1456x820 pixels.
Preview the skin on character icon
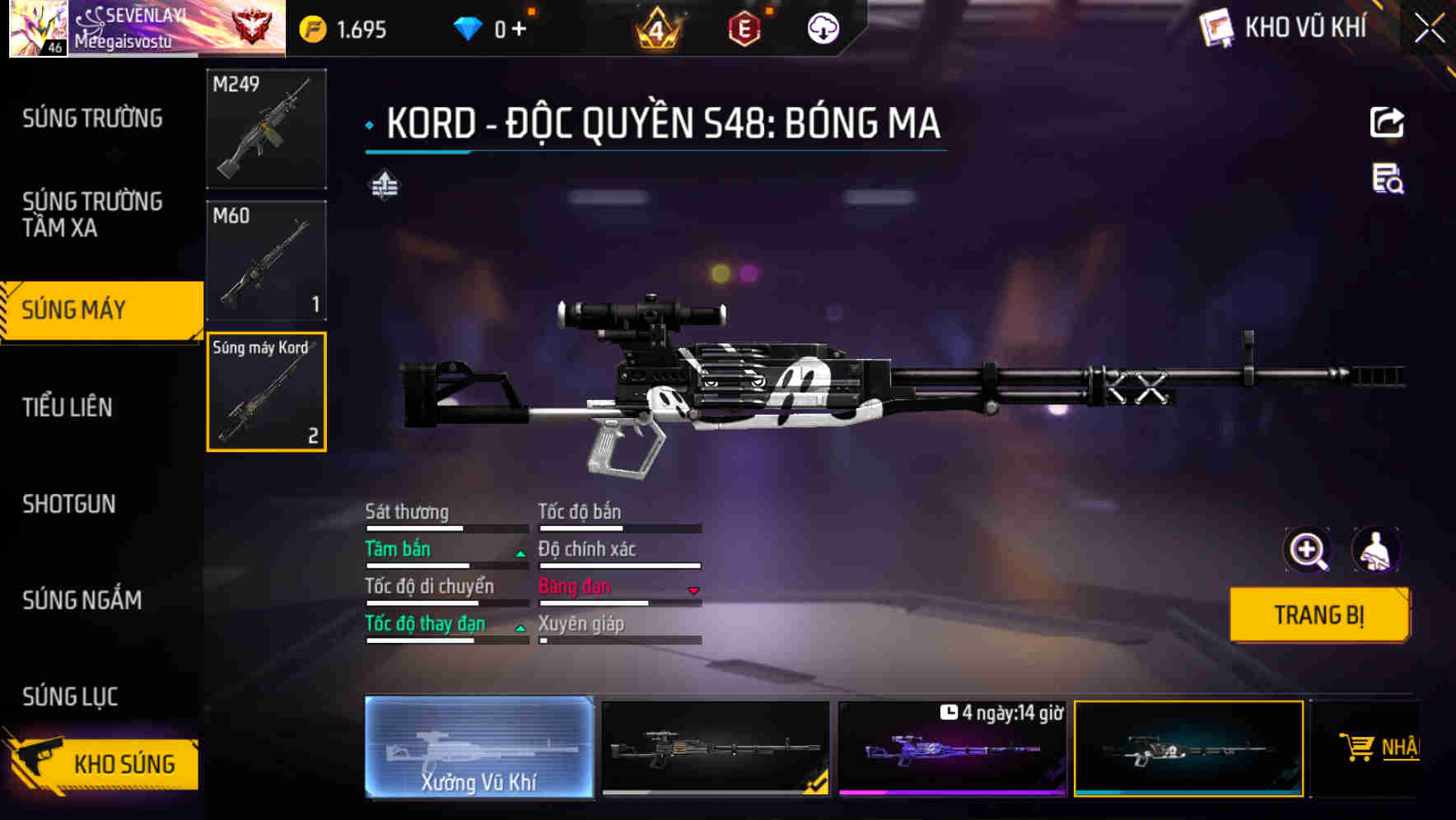pyautogui.click(x=1375, y=550)
